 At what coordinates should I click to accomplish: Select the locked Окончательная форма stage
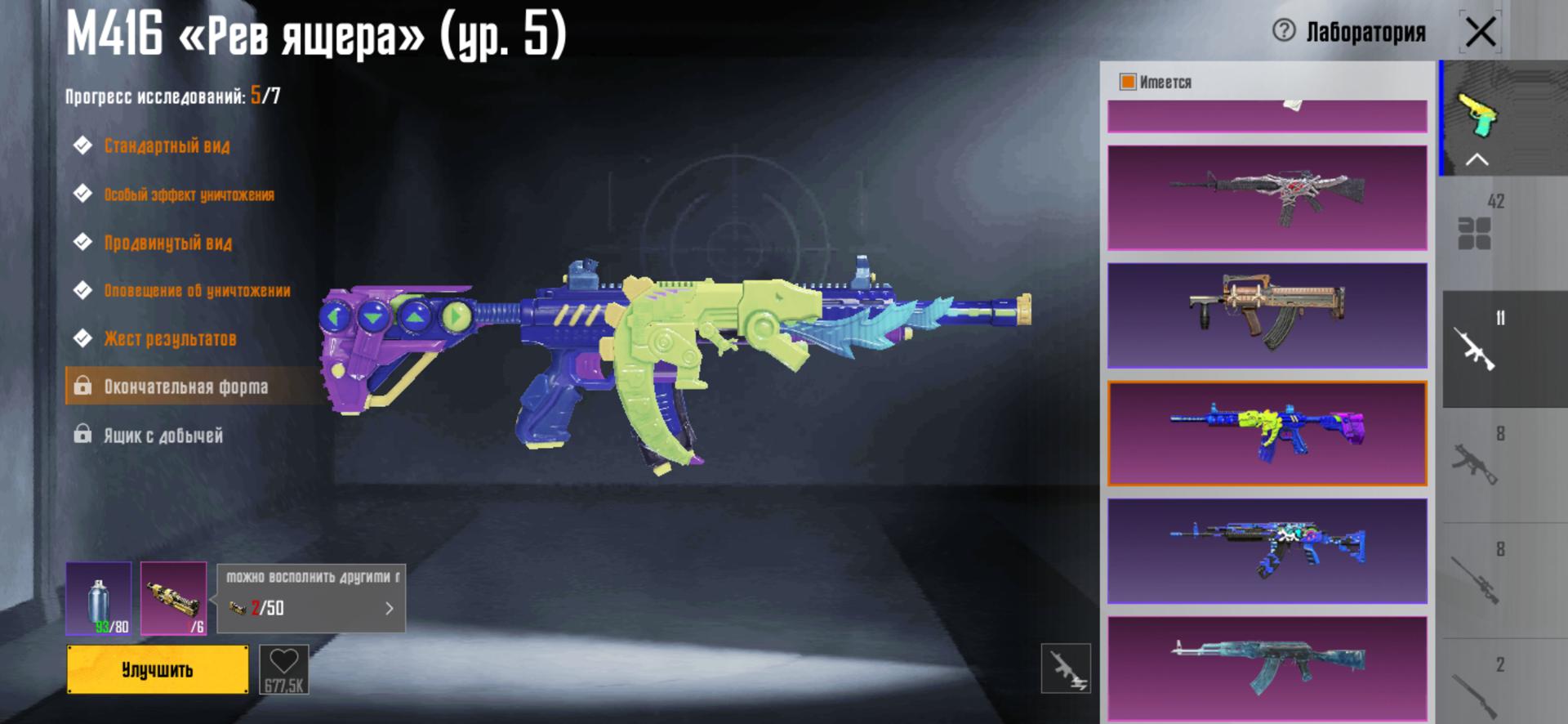point(185,387)
